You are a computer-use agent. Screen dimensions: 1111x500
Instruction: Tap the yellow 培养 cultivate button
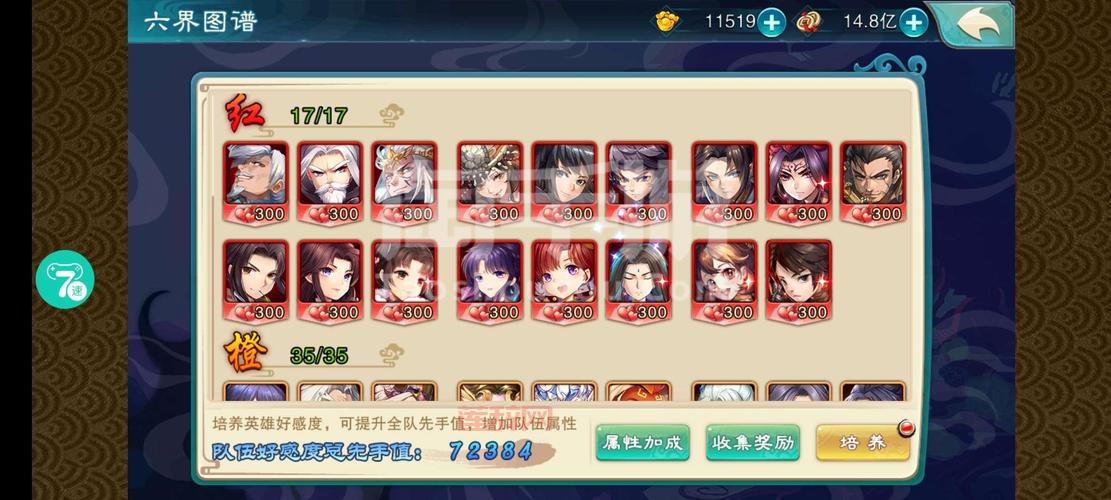862,442
